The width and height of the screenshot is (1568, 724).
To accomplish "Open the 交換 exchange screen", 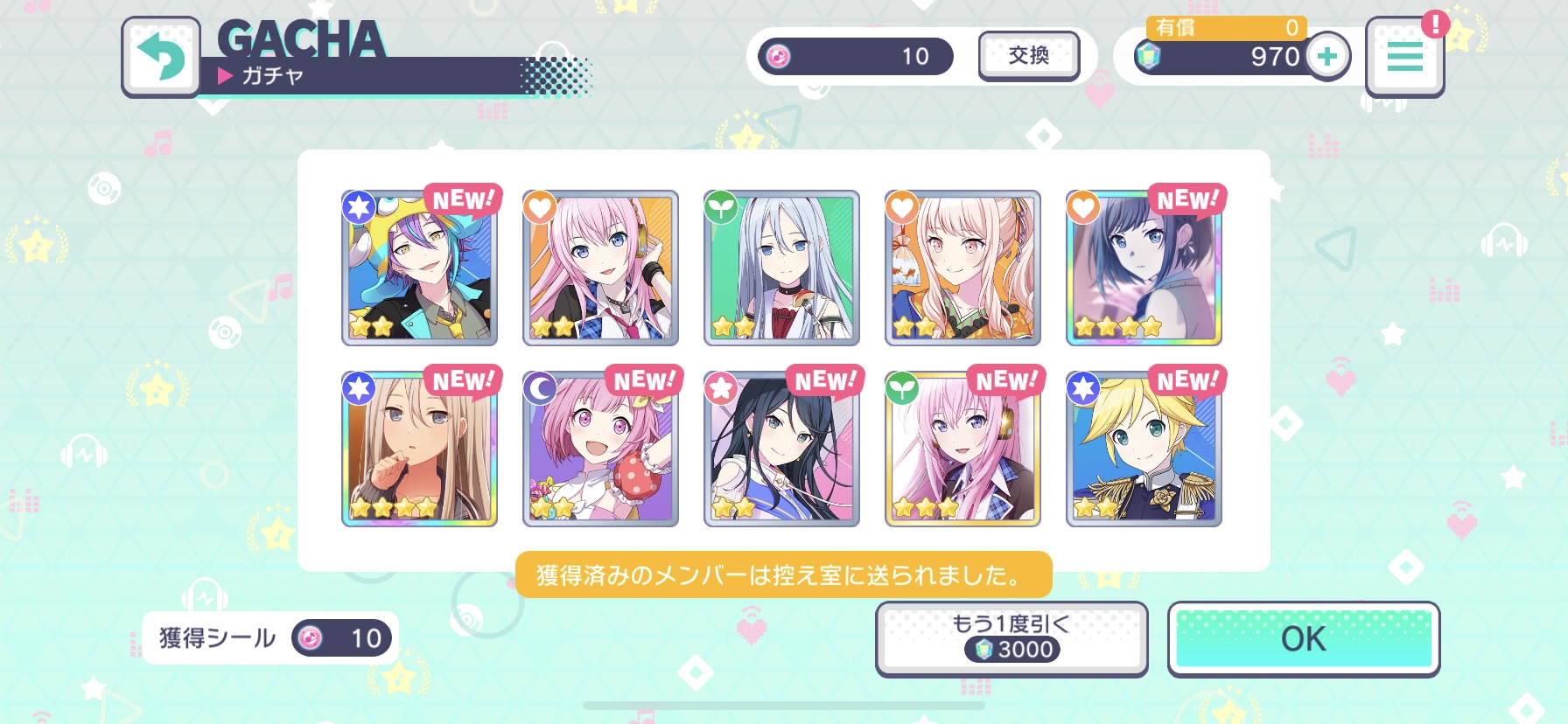I will pos(1028,56).
